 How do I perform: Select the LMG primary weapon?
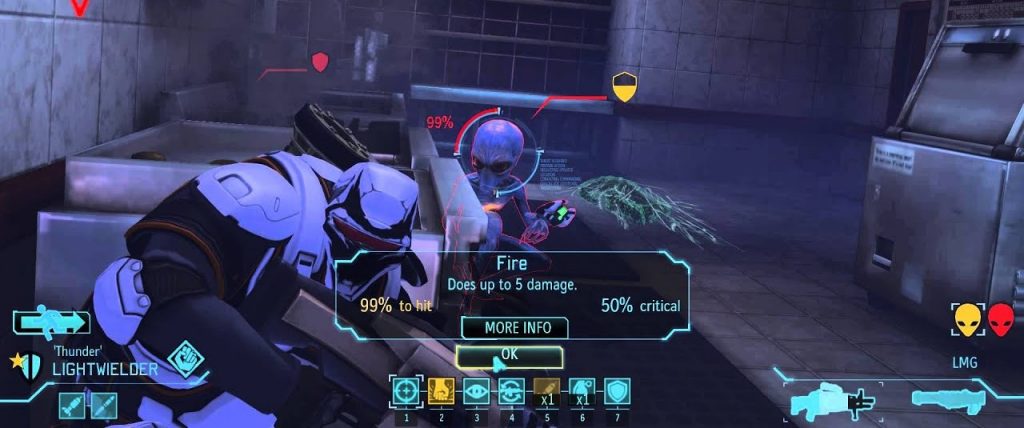click(x=831, y=401)
